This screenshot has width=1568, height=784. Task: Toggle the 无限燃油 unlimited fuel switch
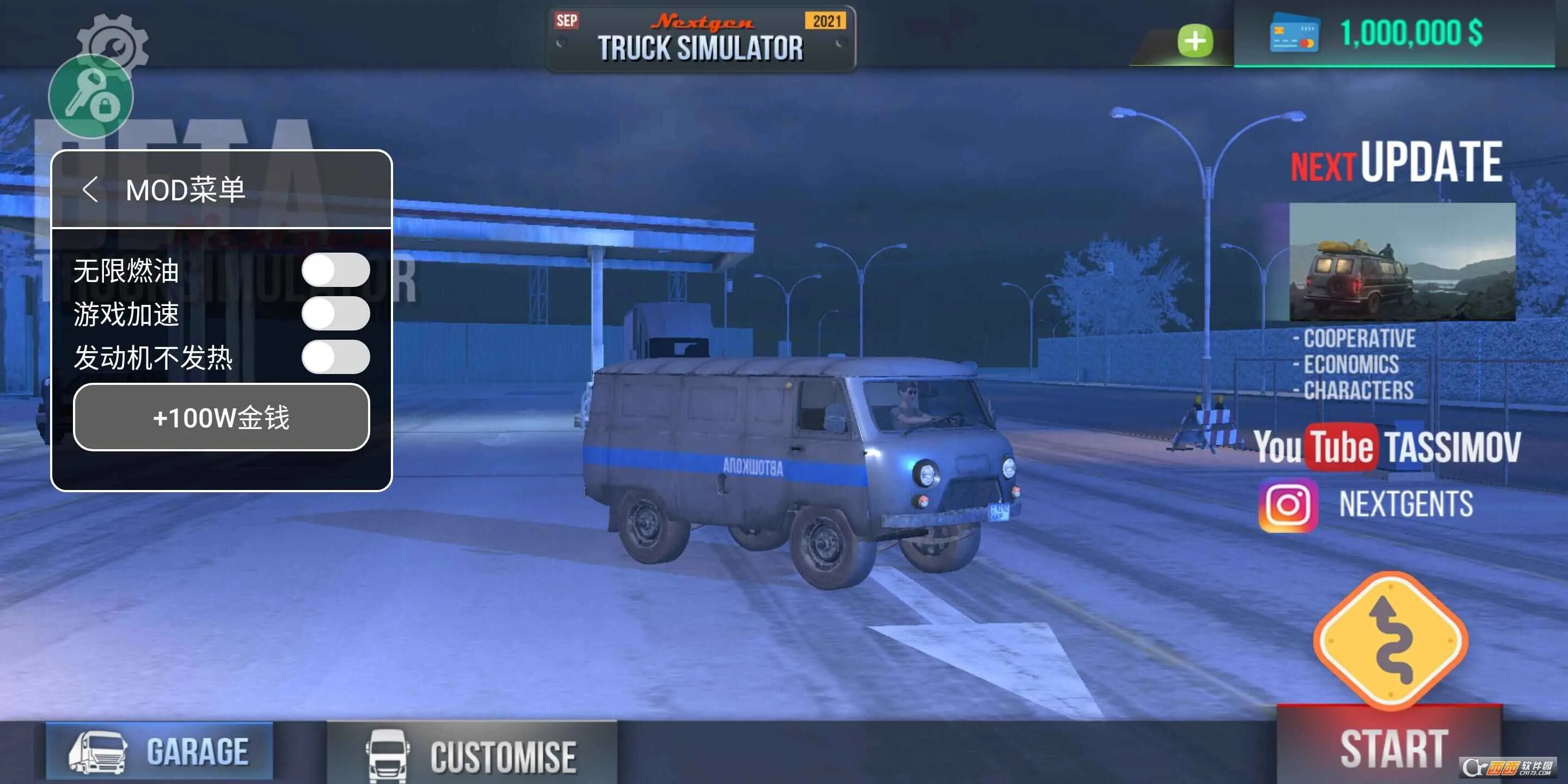pyautogui.click(x=335, y=269)
